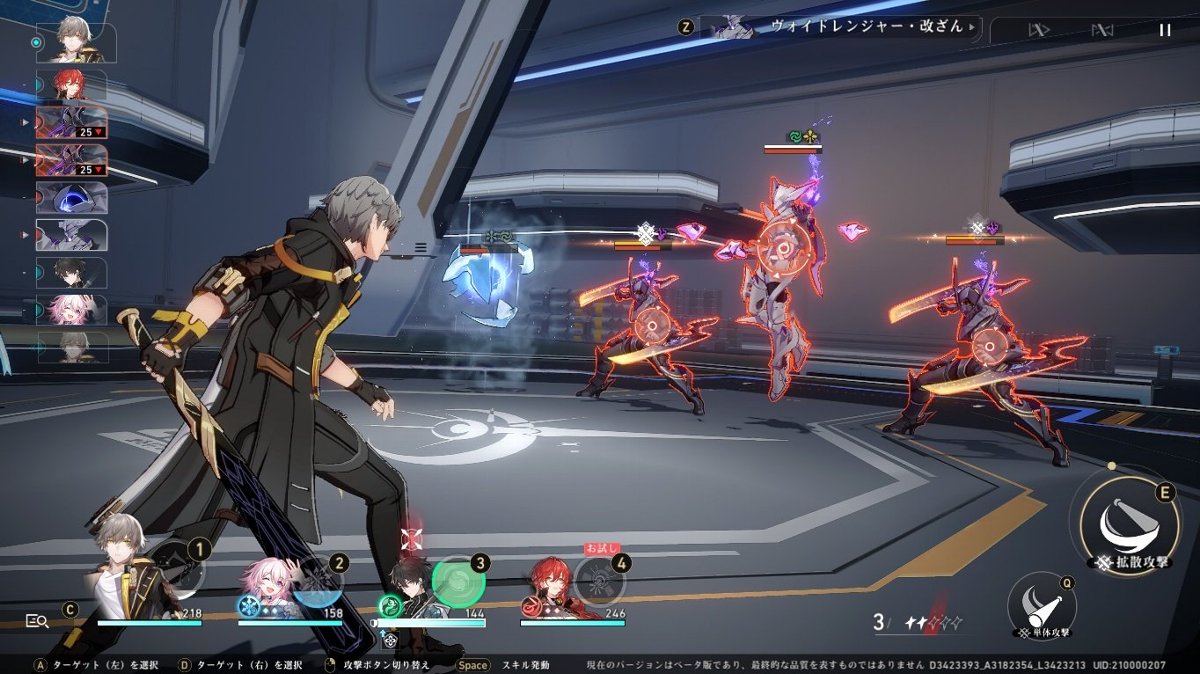Toggle double speed battle mode
1200x674 pixels.
point(1038,30)
